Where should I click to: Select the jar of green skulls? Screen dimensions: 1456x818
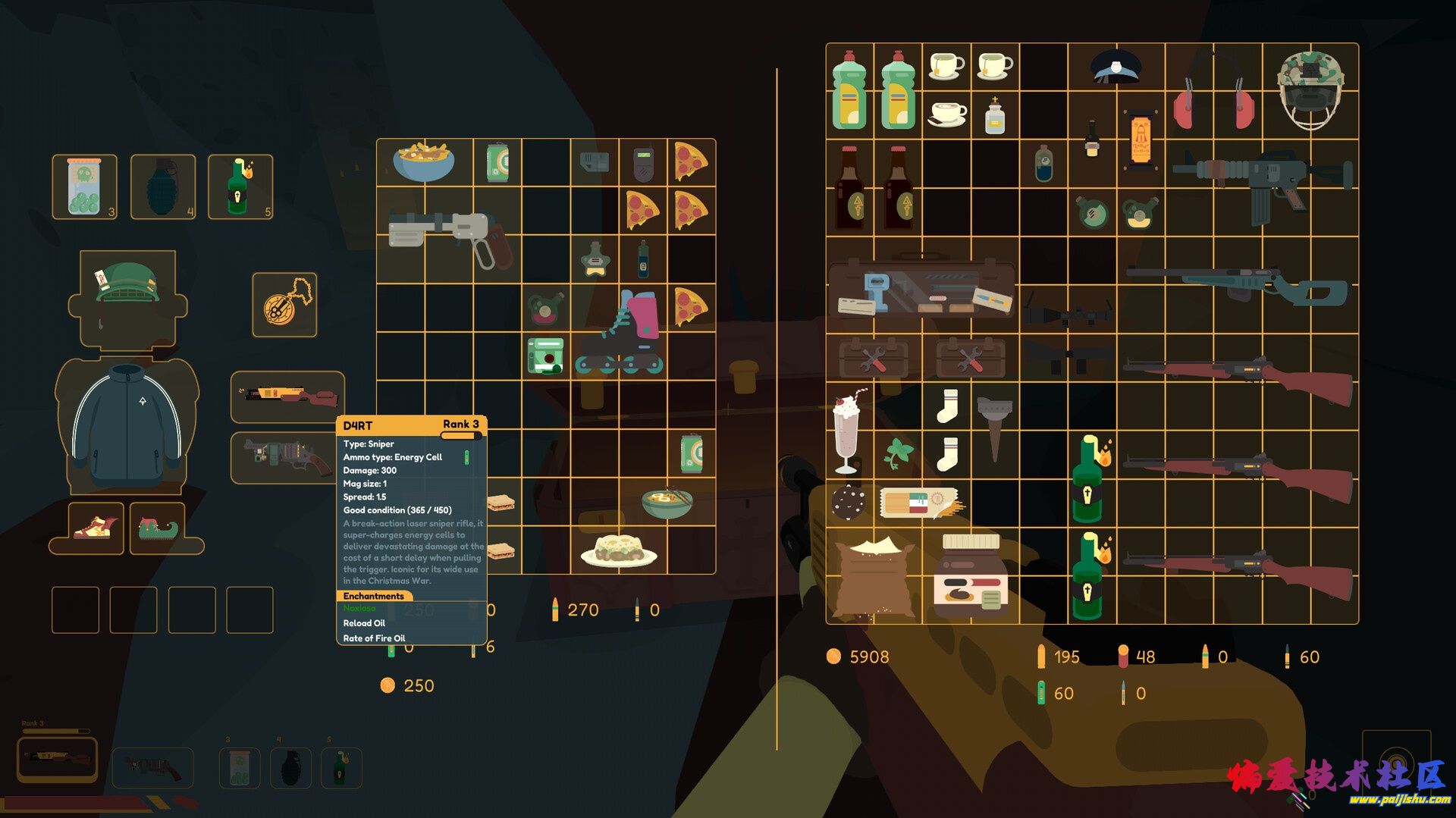[84, 187]
